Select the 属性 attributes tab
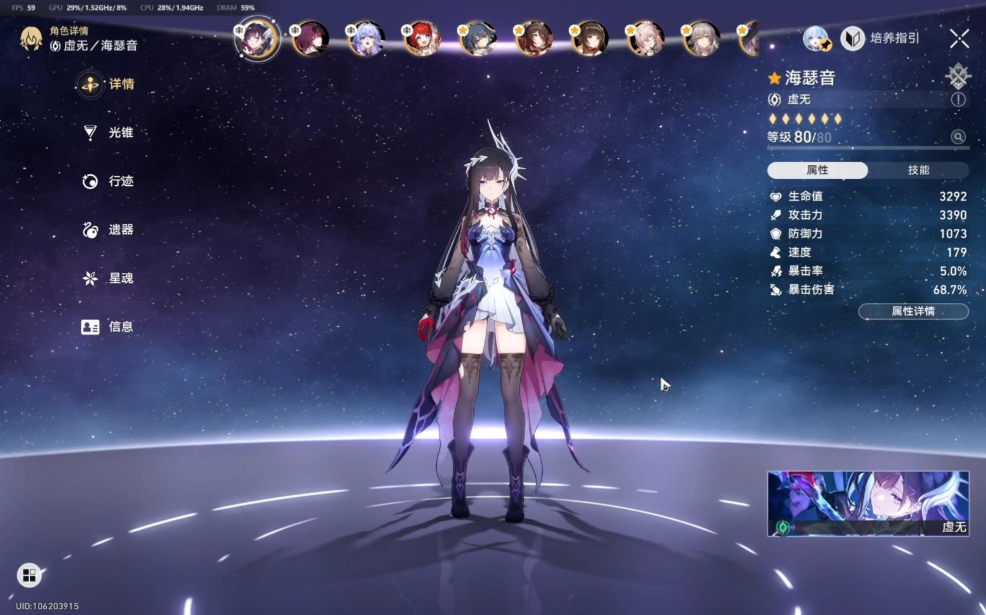This screenshot has height=615, width=986. coord(817,171)
